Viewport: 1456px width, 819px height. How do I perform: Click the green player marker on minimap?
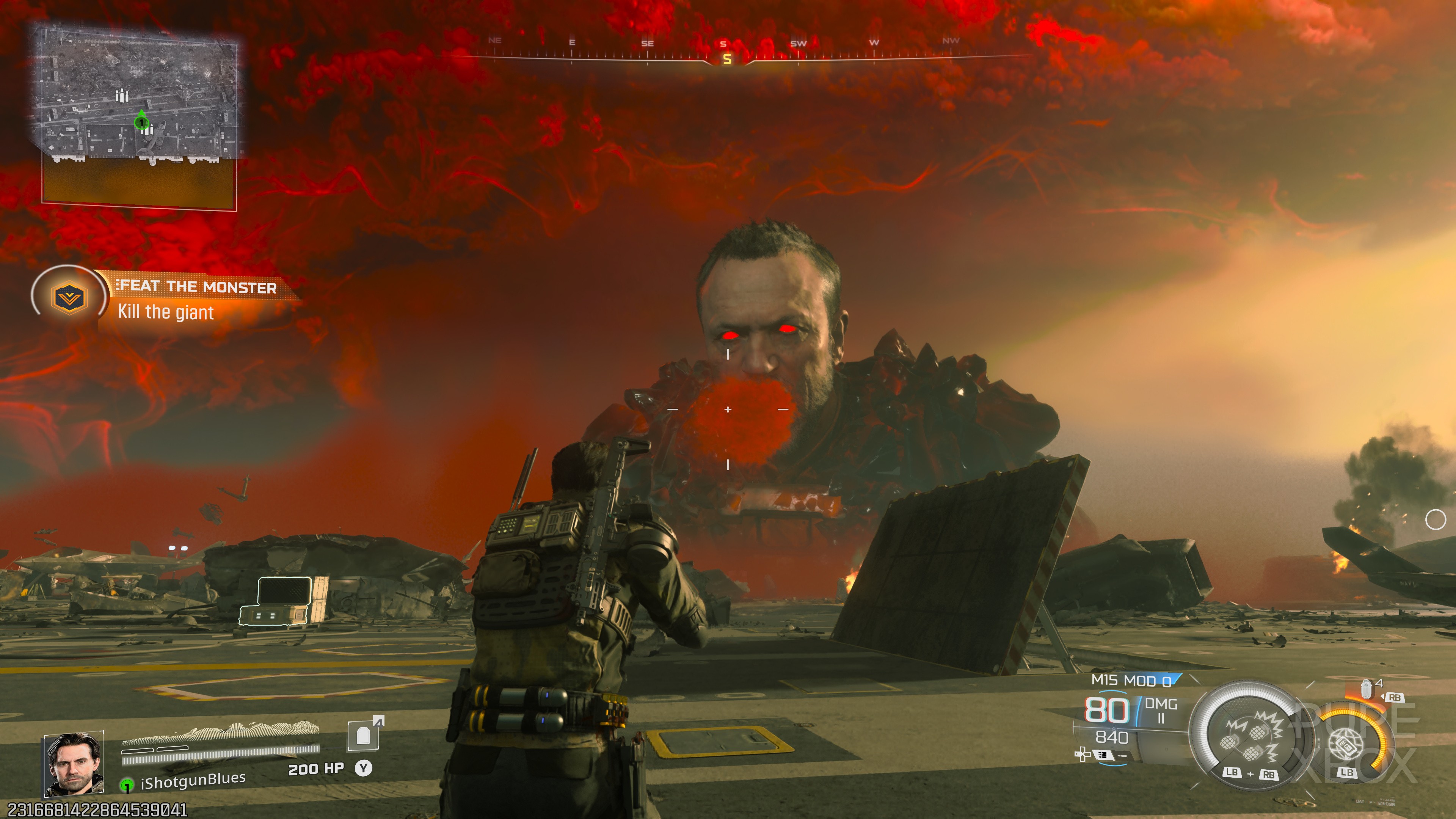point(141,121)
